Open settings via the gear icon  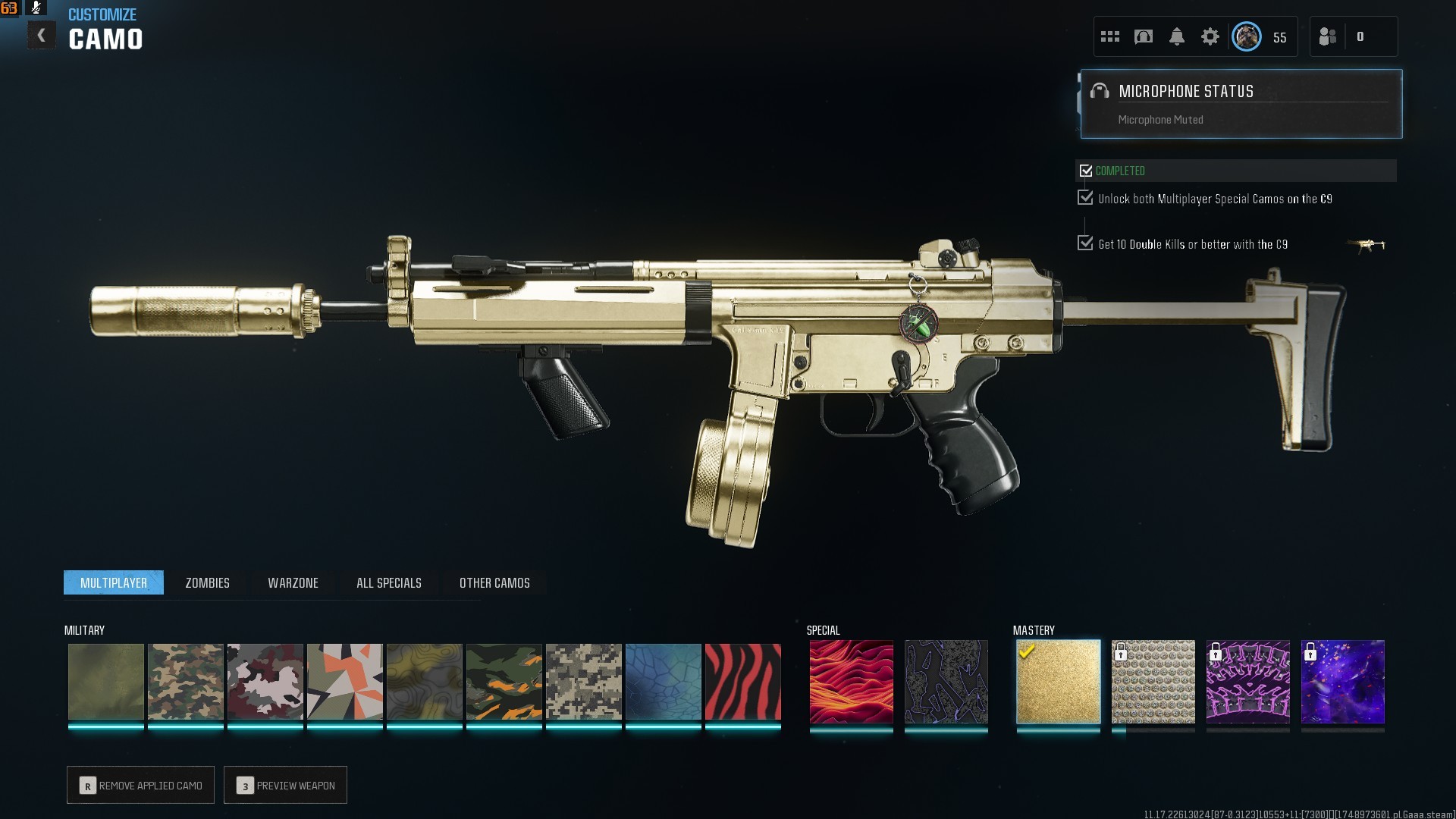pos(1210,36)
